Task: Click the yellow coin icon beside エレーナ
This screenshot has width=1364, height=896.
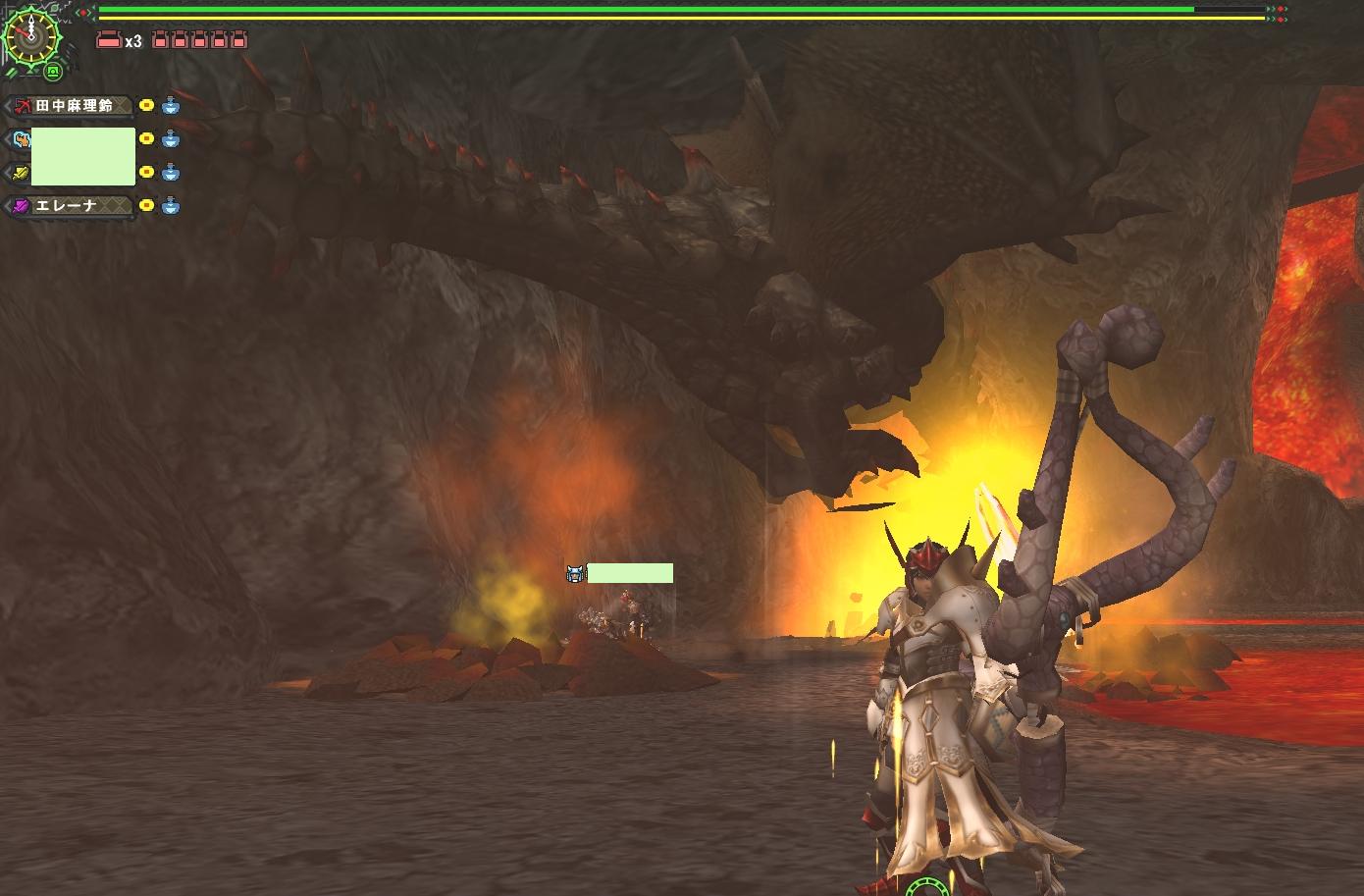Action: pos(146,206)
